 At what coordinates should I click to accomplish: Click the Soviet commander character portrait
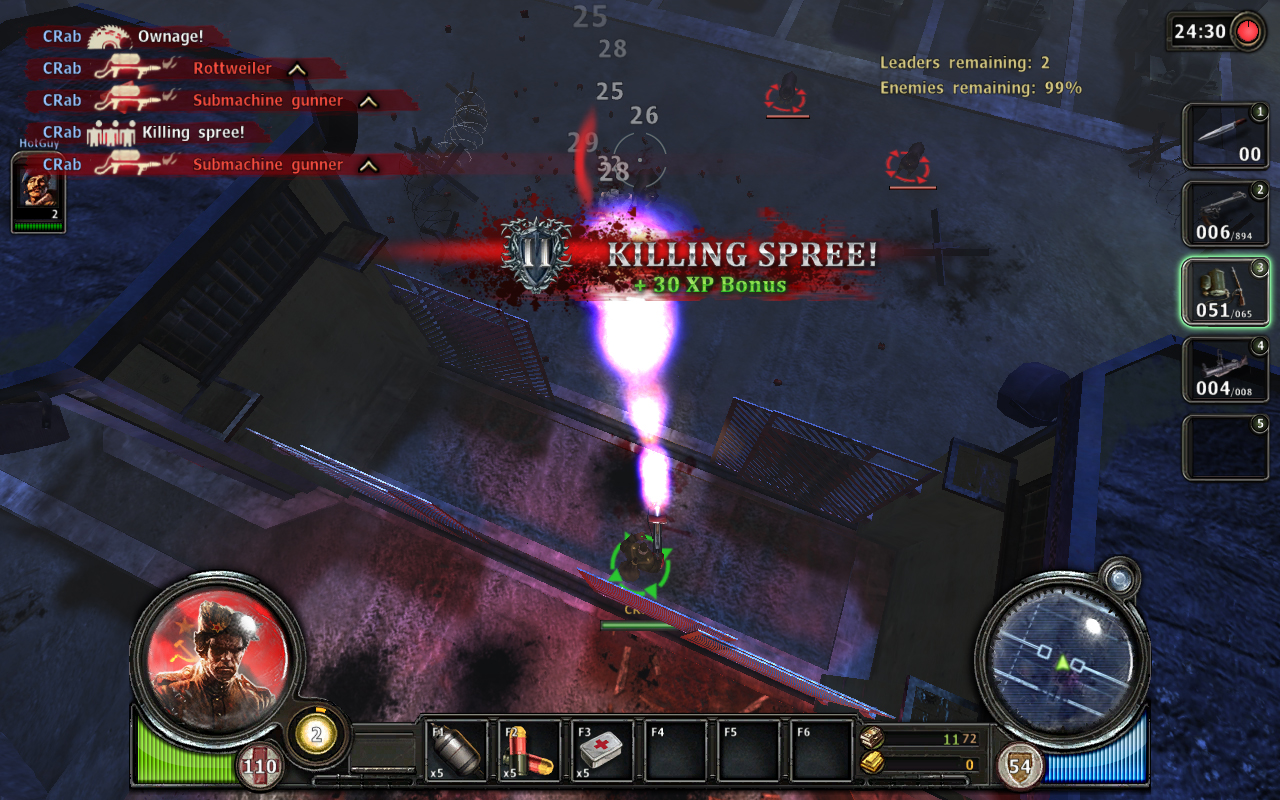click(x=217, y=653)
